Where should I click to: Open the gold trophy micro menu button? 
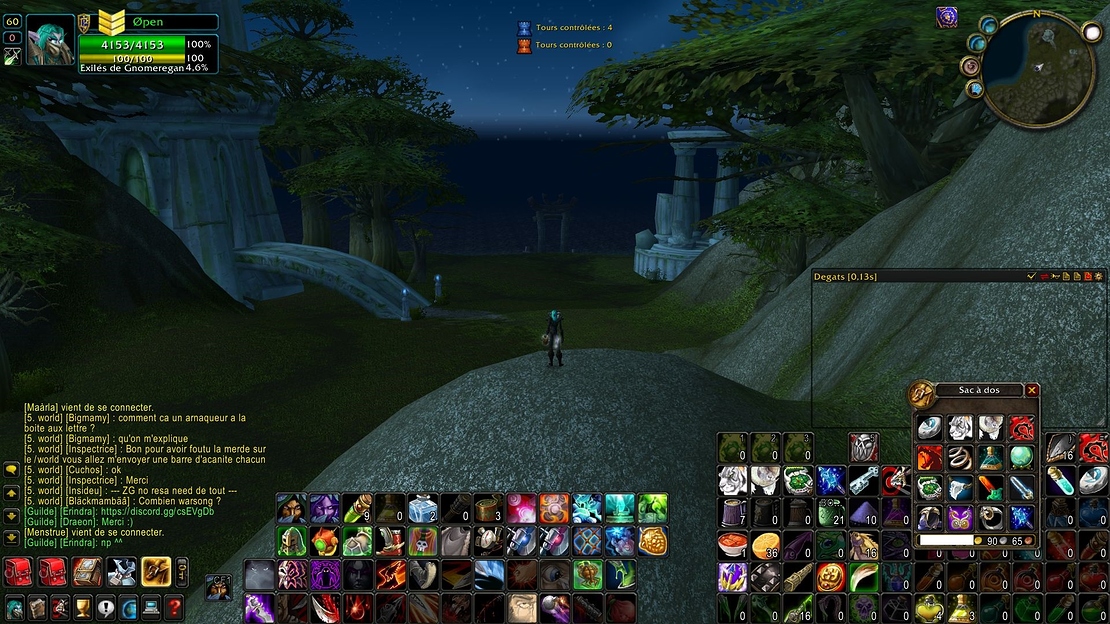coord(83,607)
